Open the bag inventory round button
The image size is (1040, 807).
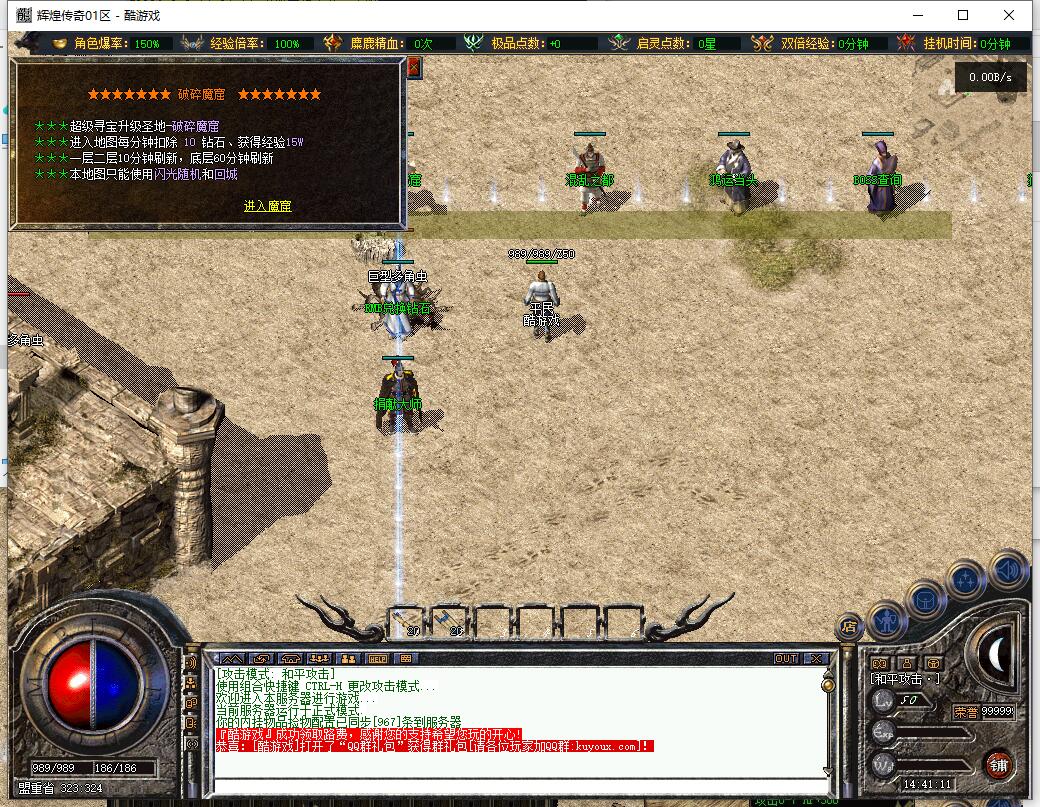(926, 600)
